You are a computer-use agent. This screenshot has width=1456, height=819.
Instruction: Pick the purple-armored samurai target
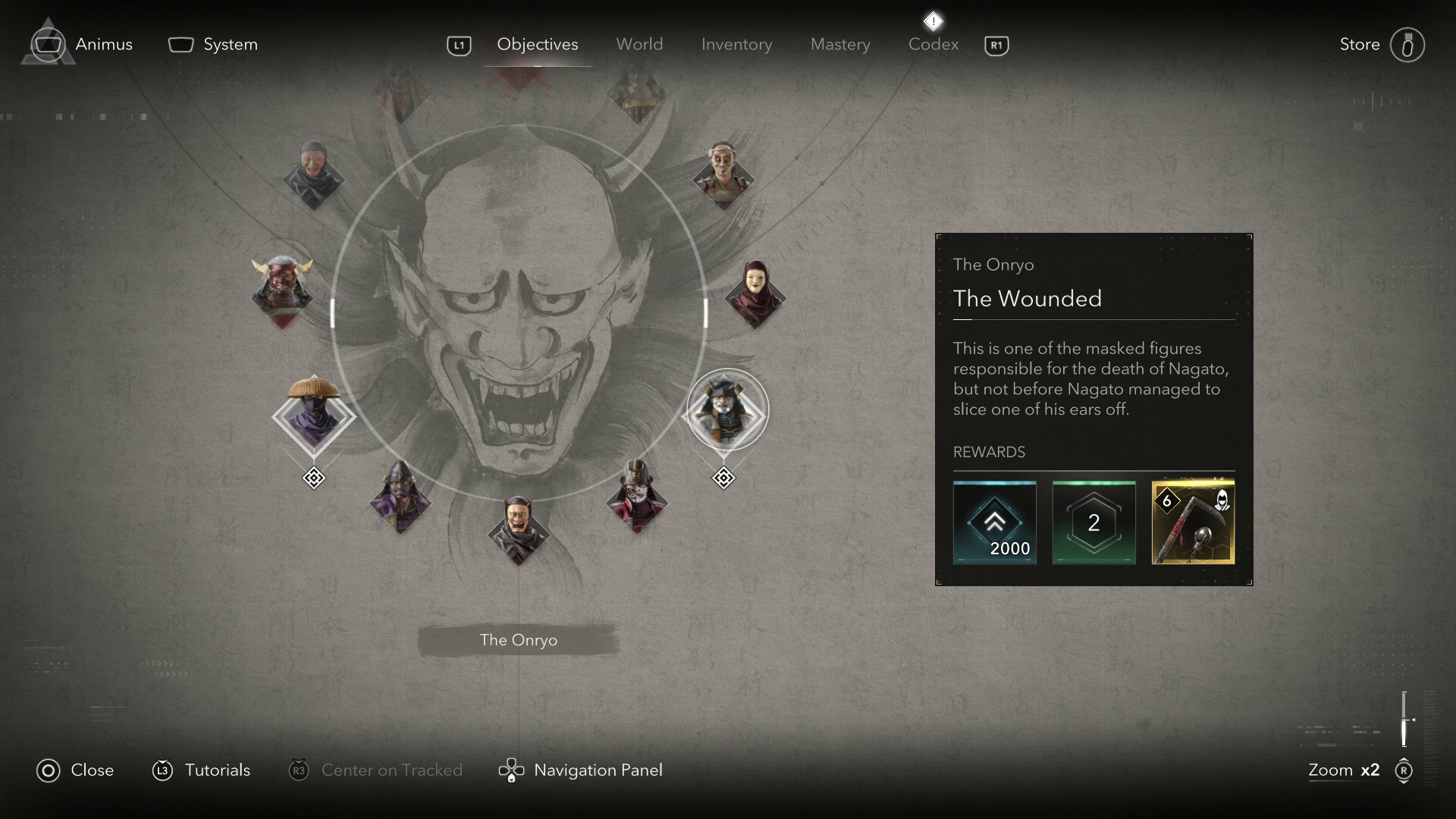pyautogui.click(x=400, y=497)
